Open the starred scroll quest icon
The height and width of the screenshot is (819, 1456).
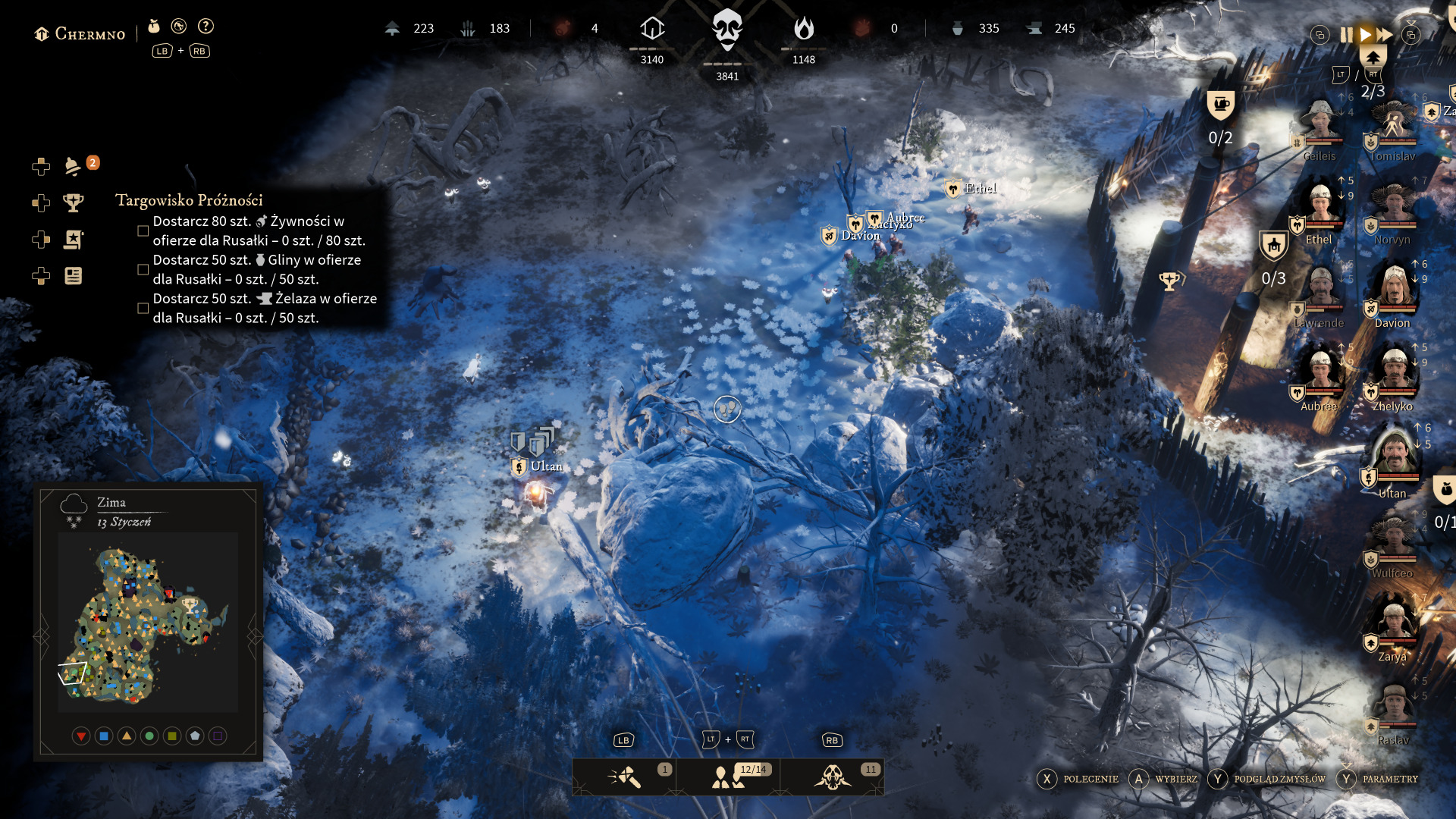[x=74, y=240]
